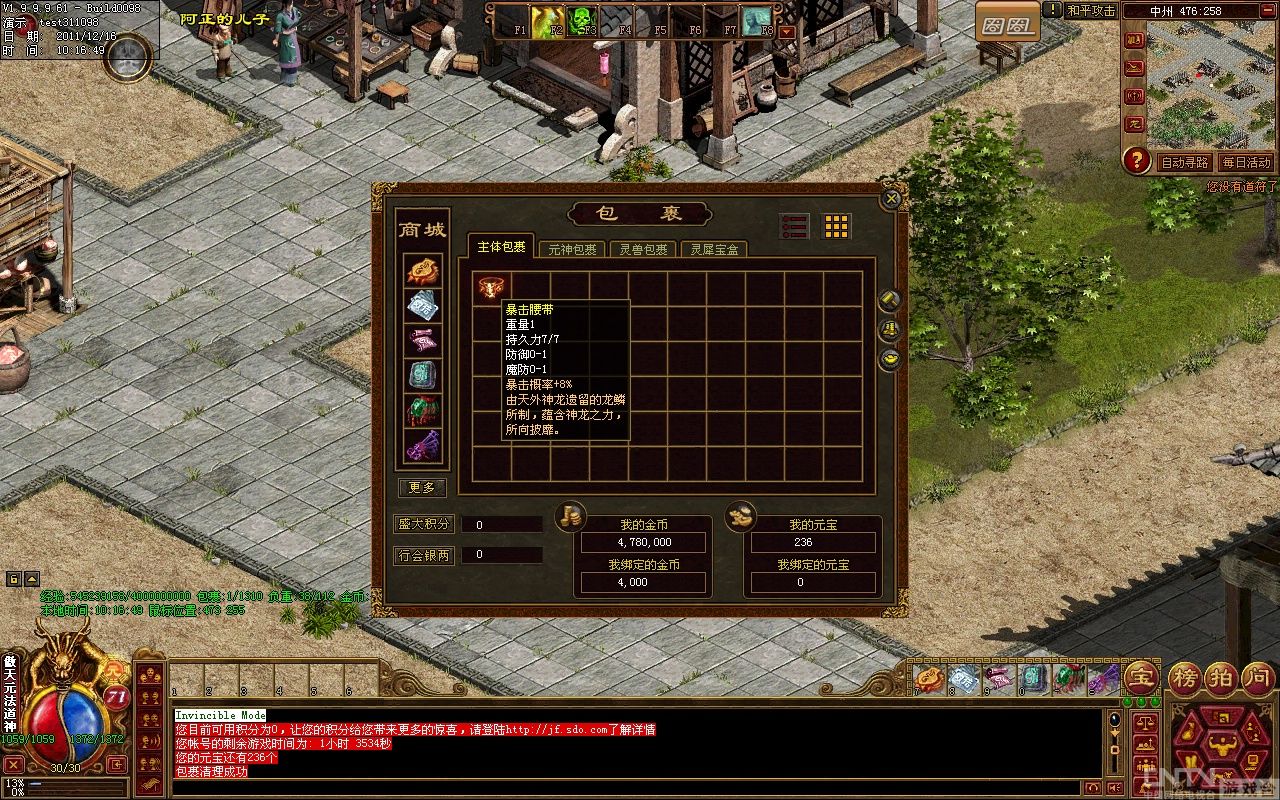Select the 暴击腰带 belt item slot
The image size is (1280, 800).
[x=491, y=288]
